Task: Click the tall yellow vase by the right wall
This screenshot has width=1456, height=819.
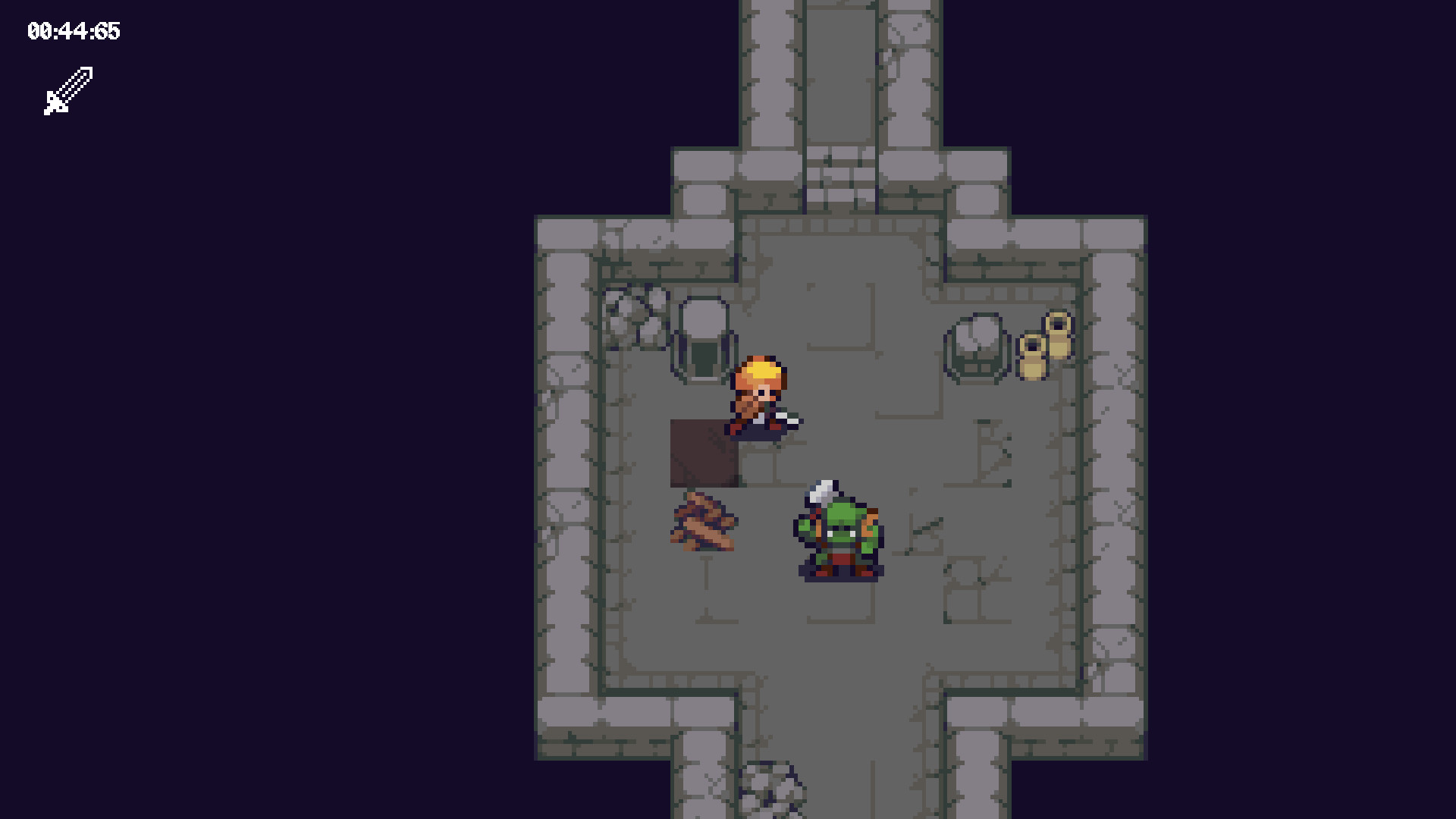Action: 1057,341
